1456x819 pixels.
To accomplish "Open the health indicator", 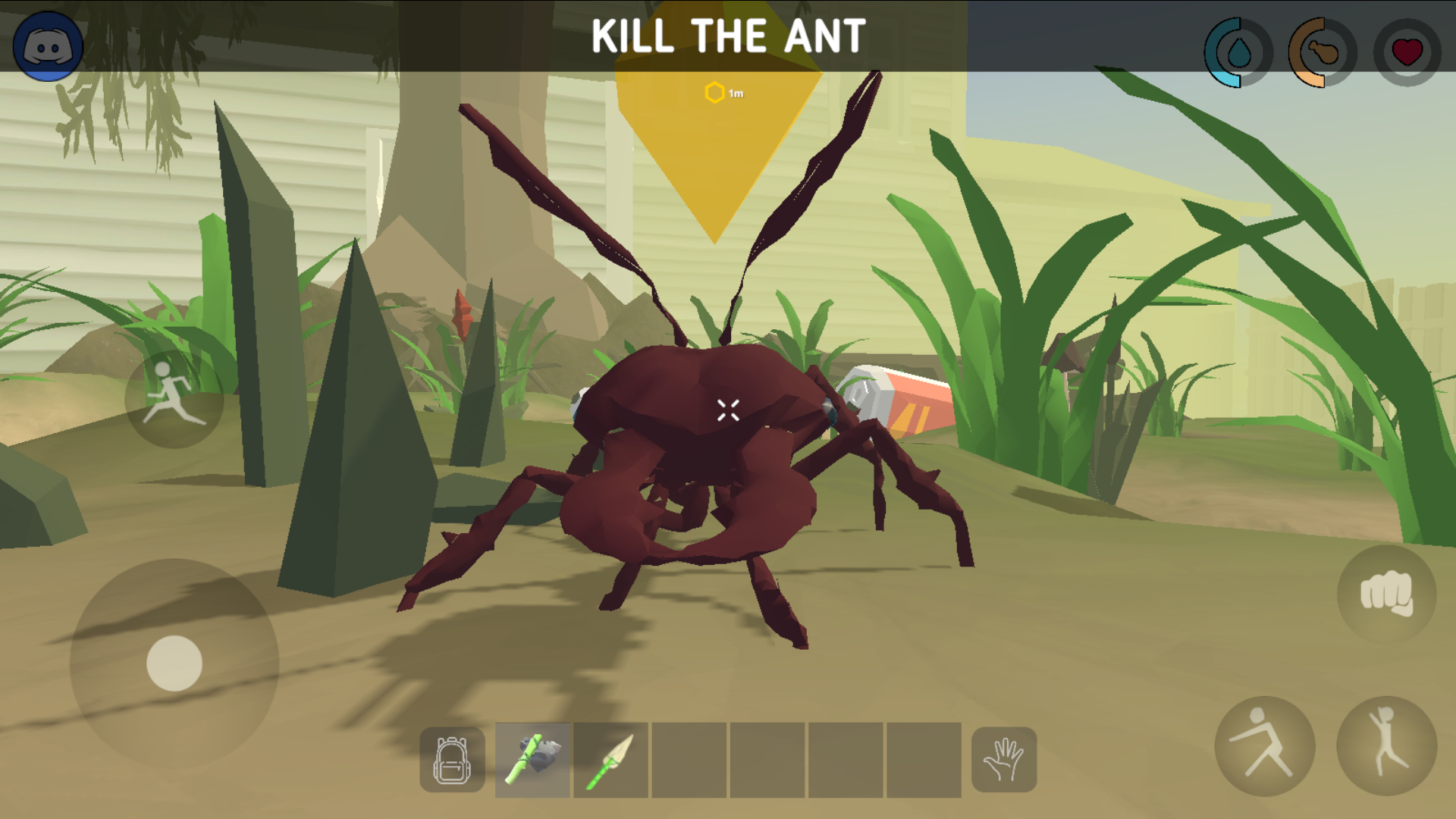I will pyautogui.click(x=1407, y=52).
